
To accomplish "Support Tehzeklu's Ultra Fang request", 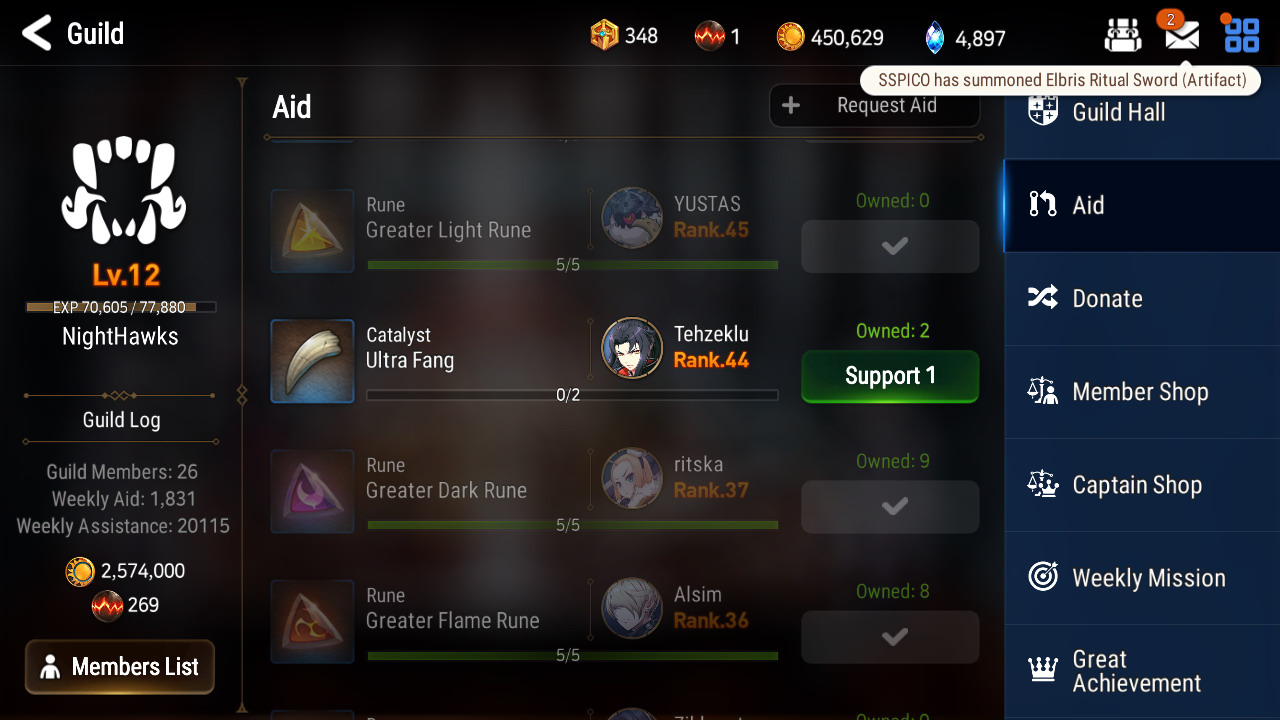I will 890,376.
